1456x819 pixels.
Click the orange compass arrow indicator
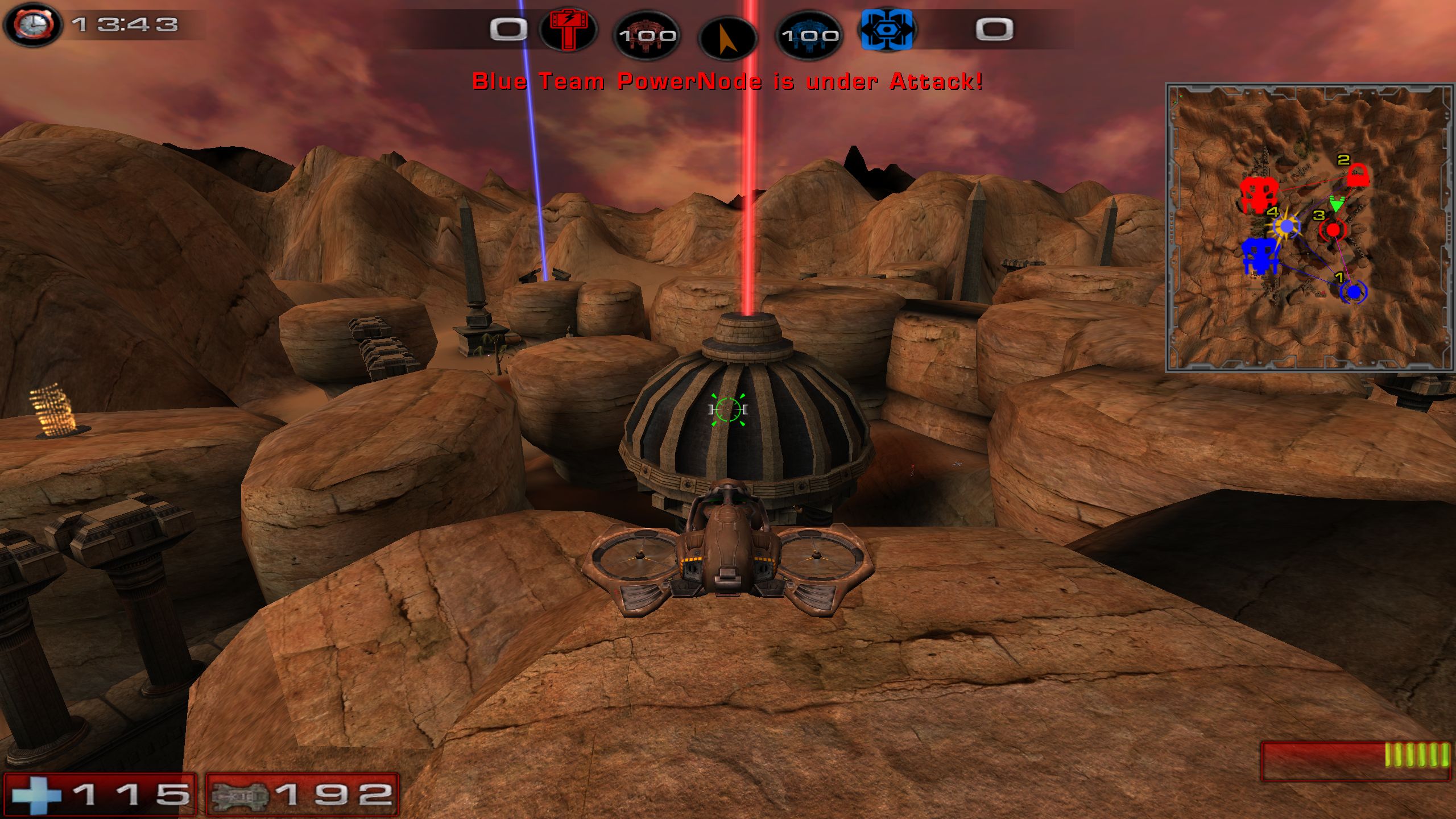pyautogui.click(x=727, y=36)
